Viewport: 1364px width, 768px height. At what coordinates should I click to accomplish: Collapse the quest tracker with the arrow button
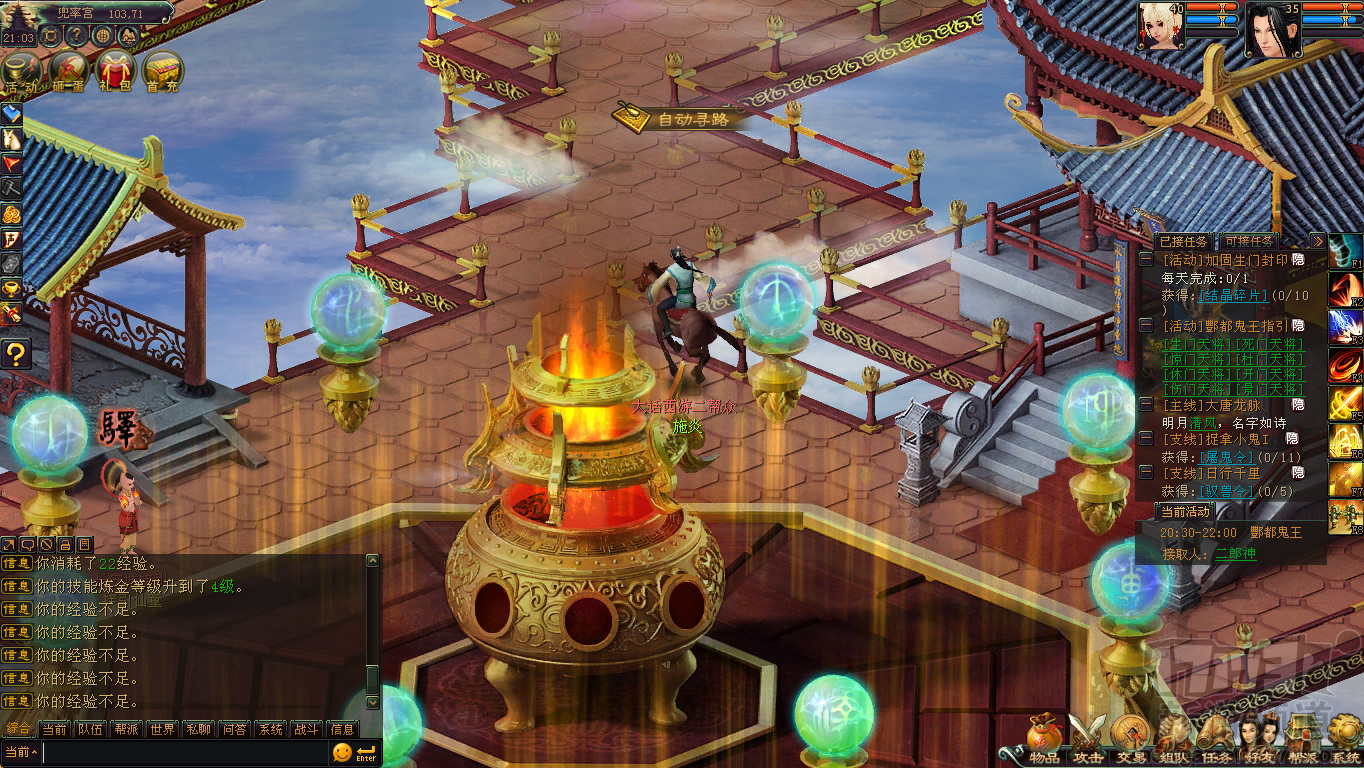(x=1317, y=241)
